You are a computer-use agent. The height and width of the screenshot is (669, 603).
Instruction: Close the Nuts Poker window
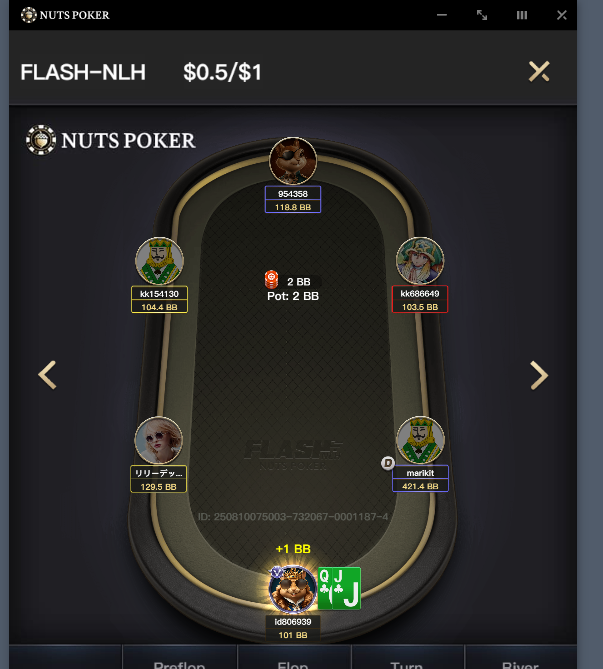click(561, 15)
